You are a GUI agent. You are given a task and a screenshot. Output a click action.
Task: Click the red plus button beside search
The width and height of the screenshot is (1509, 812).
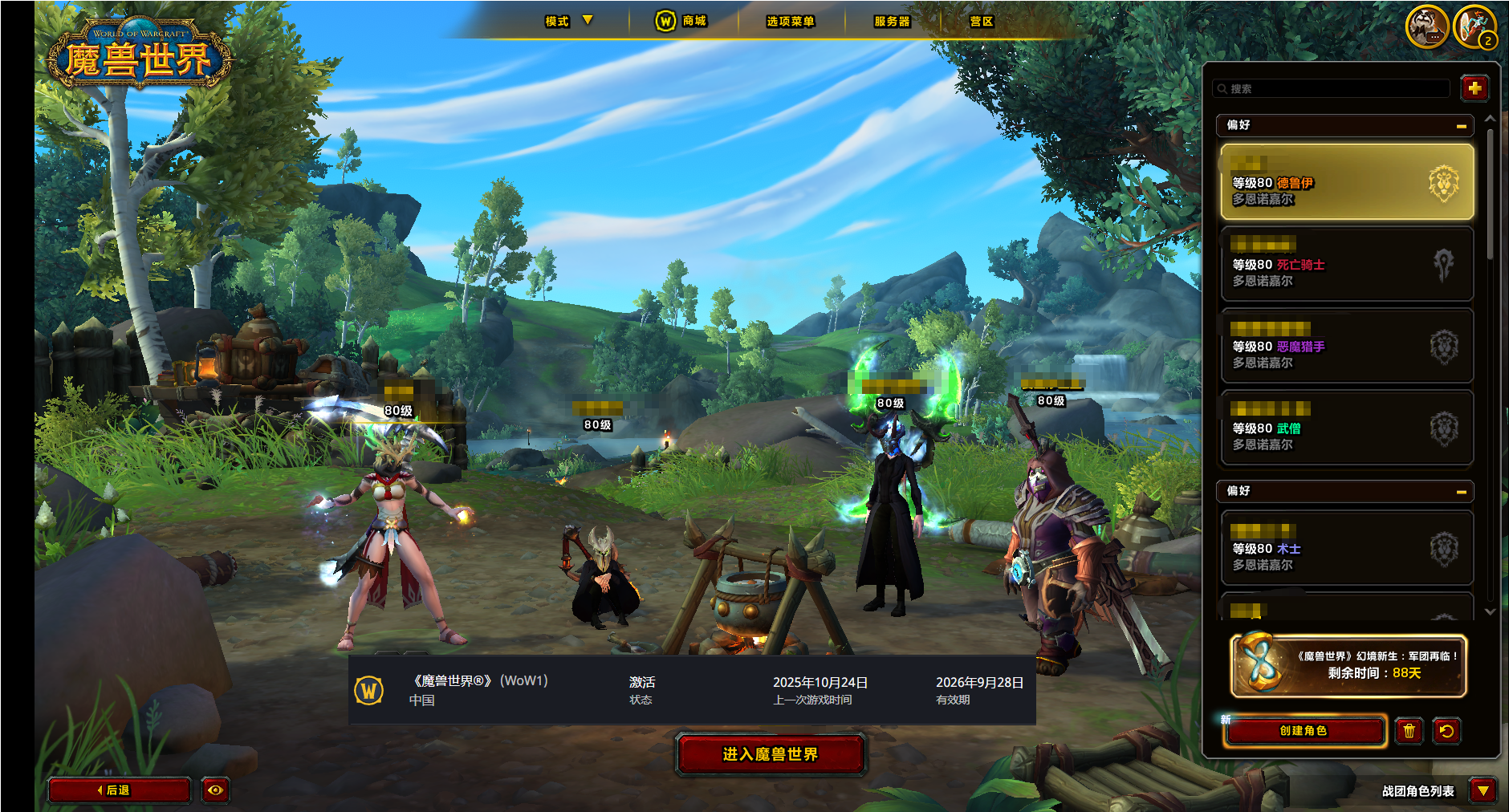click(1474, 88)
